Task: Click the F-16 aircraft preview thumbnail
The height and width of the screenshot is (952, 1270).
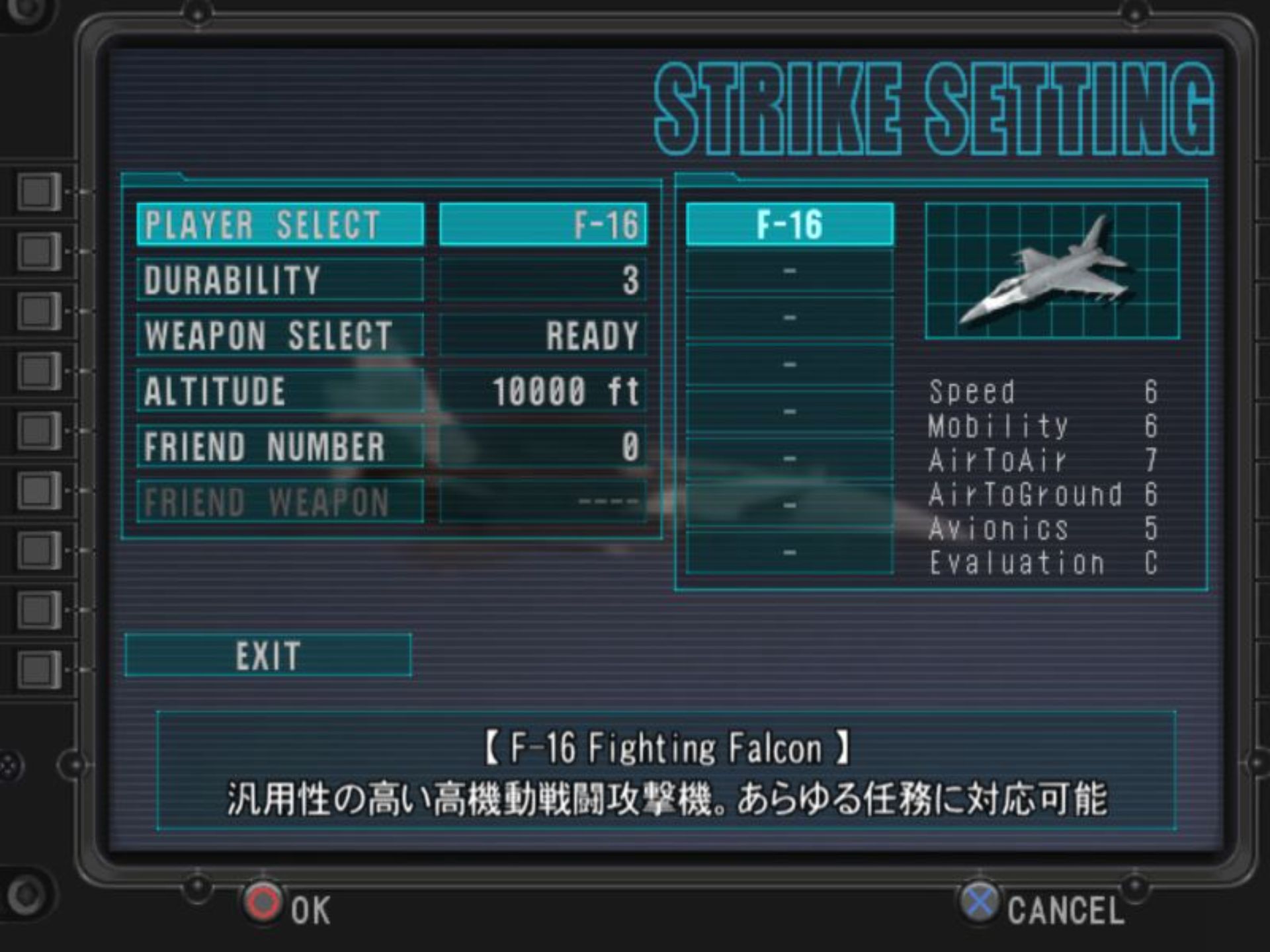Action: 1052,271
